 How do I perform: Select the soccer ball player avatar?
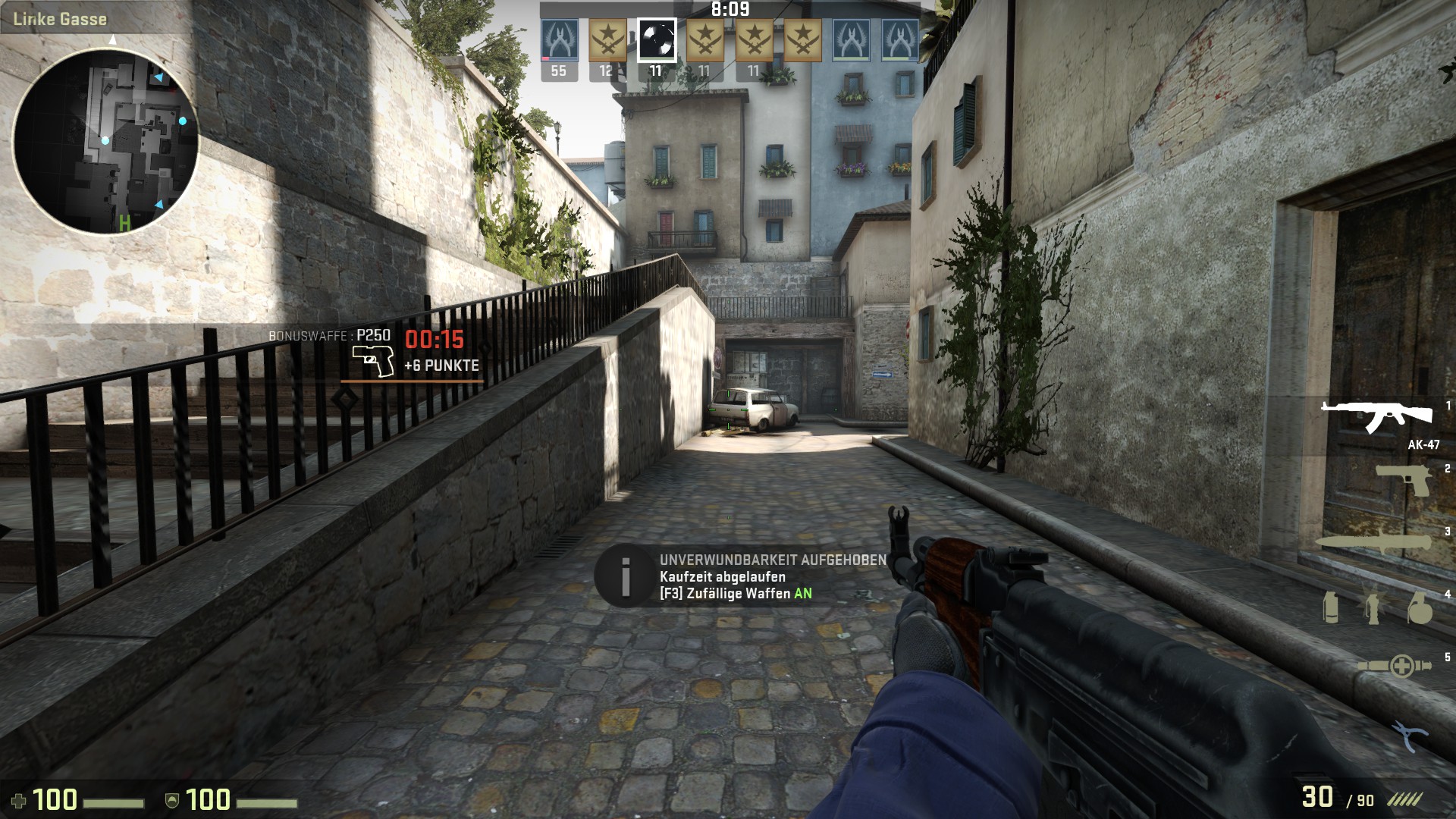coord(656,40)
